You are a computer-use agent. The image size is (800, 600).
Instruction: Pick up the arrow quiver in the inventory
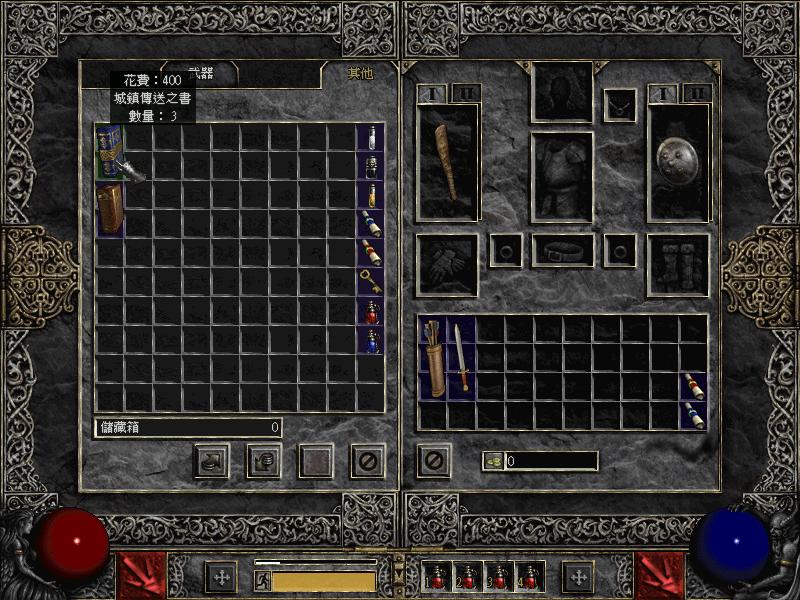click(433, 358)
